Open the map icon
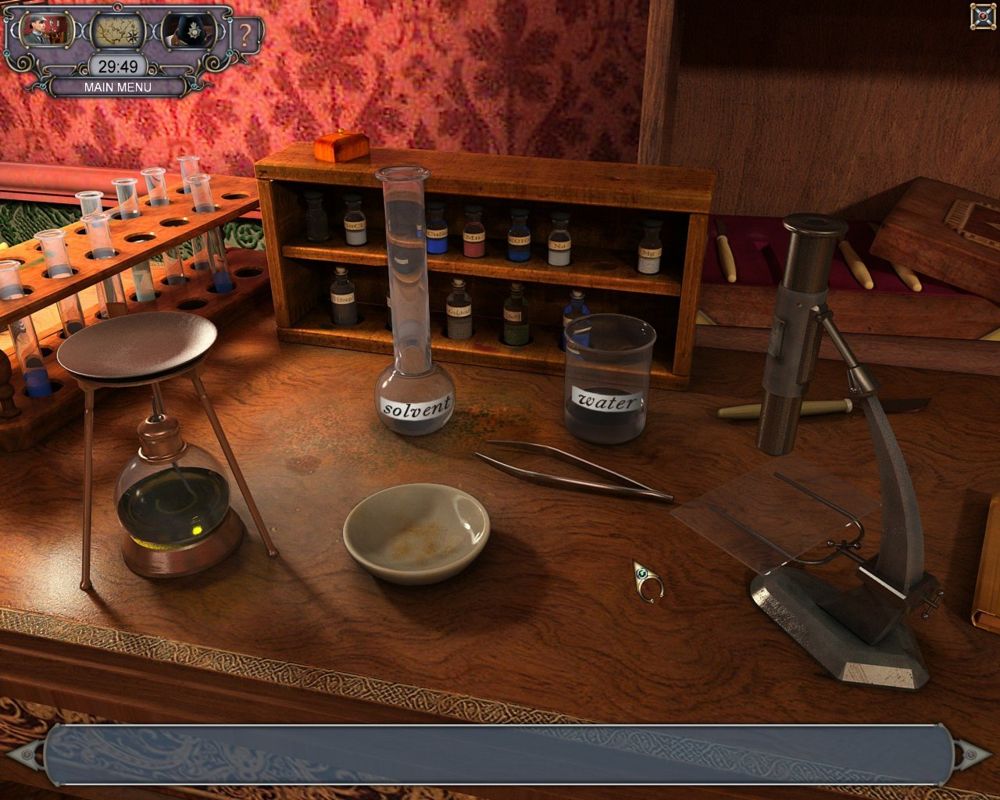Screen dimensions: 1000x800 point(118,31)
